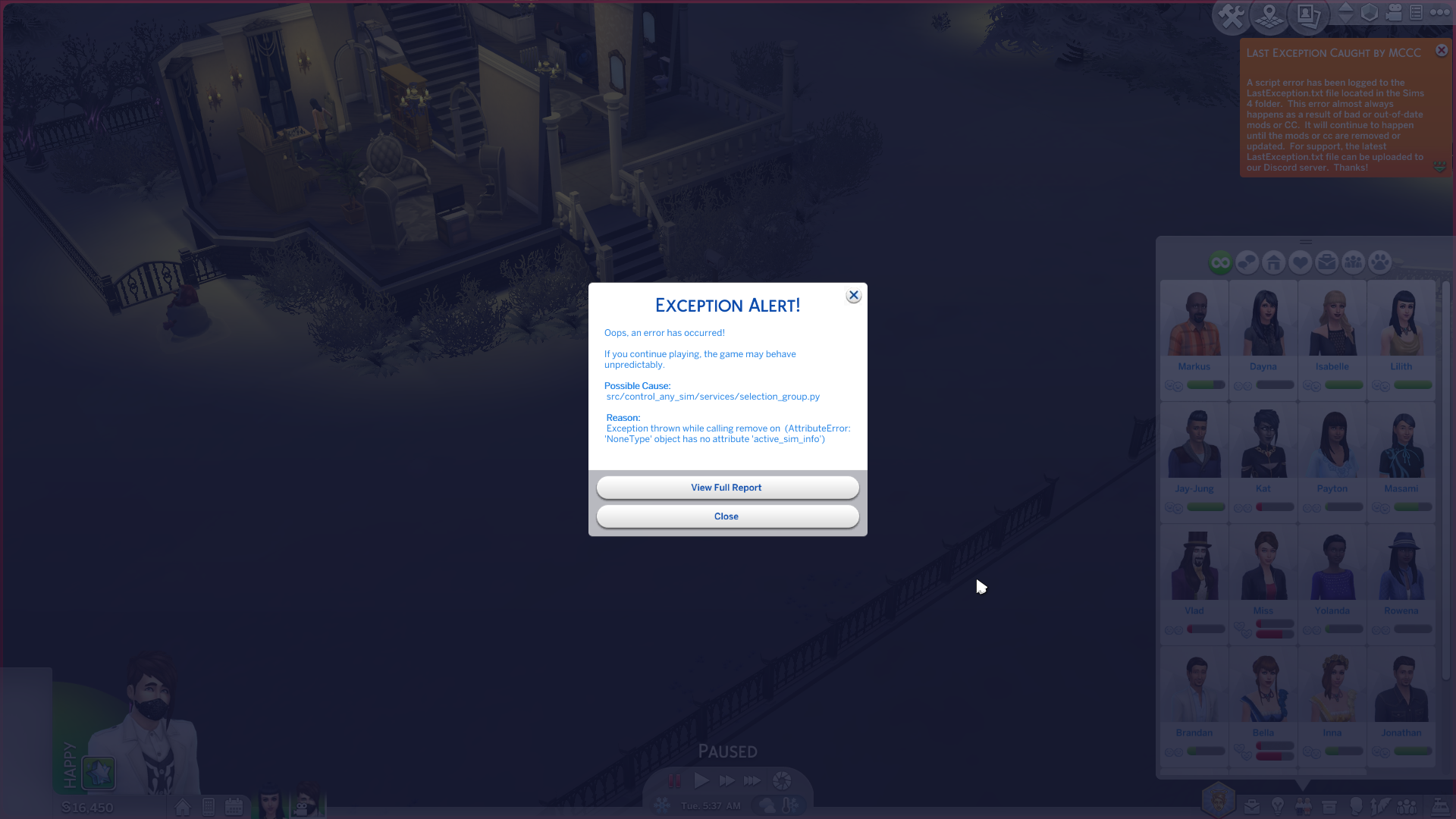
Task: Toggle the green infinity all-sims filter
Action: pos(1221,262)
